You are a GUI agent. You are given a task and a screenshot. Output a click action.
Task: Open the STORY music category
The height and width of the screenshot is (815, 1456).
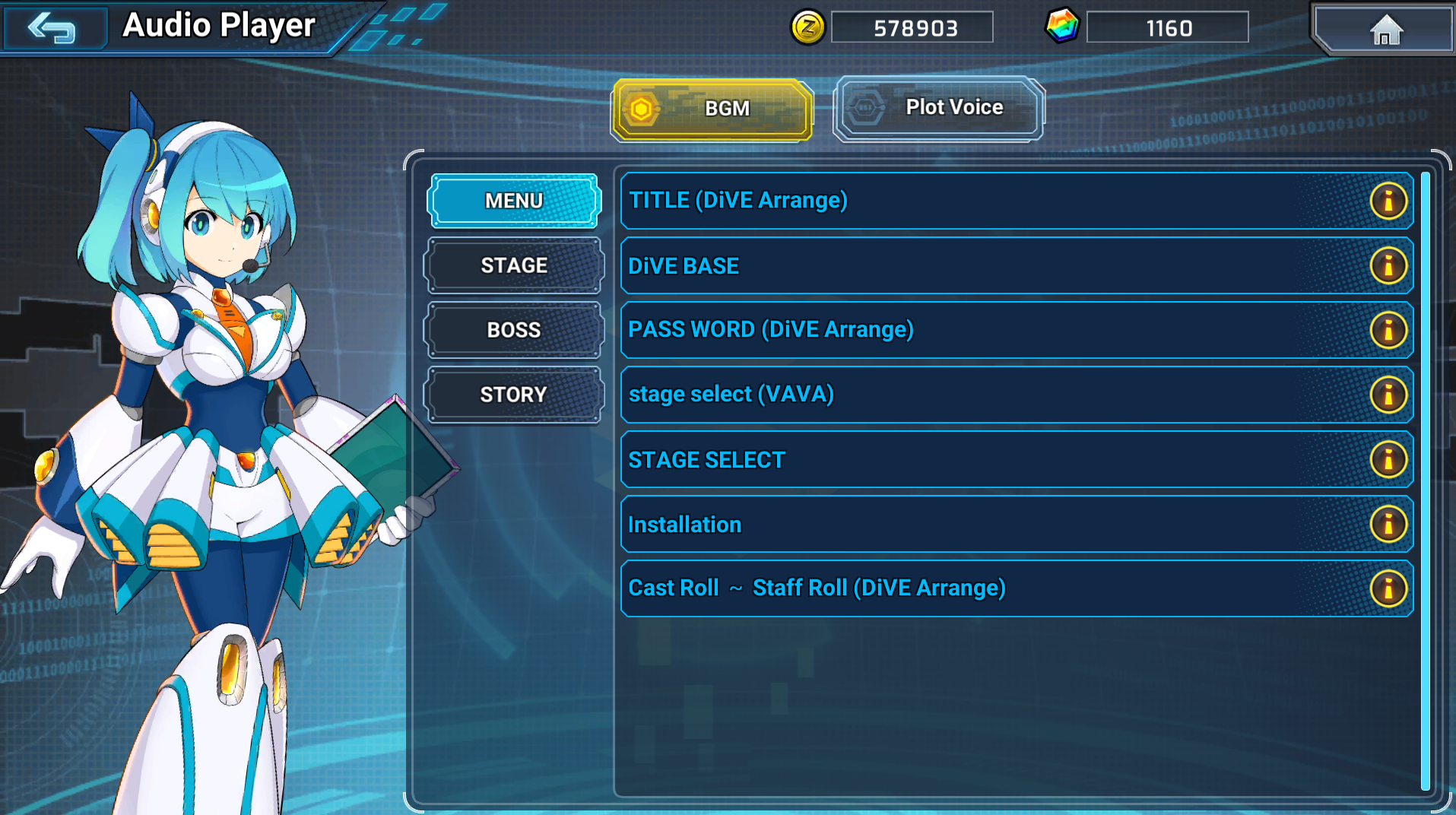[514, 394]
